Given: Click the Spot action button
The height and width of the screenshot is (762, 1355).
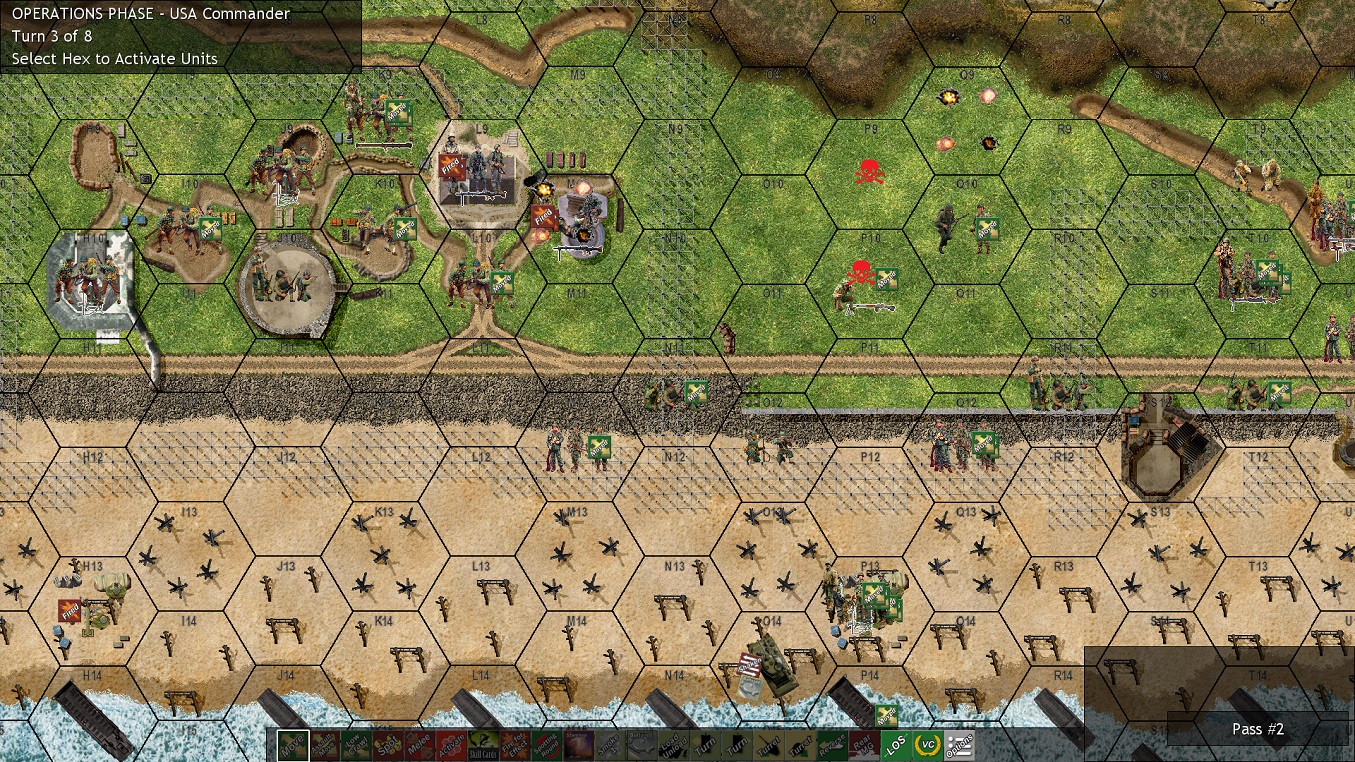Looking at the screenshot, I should (x=388, y=746).
